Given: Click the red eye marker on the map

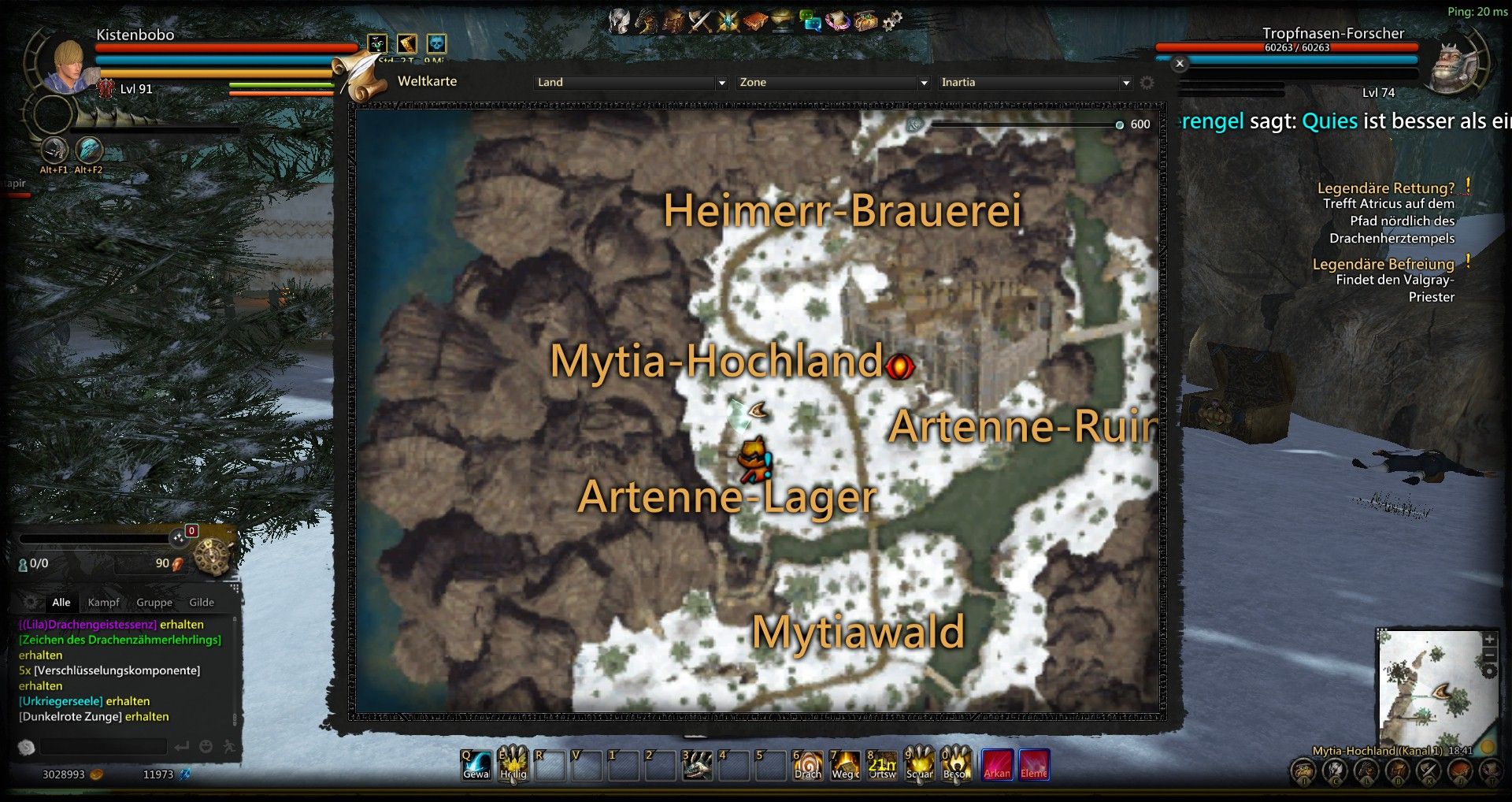Looking at the screenshot, I should [x=900, y=366].
